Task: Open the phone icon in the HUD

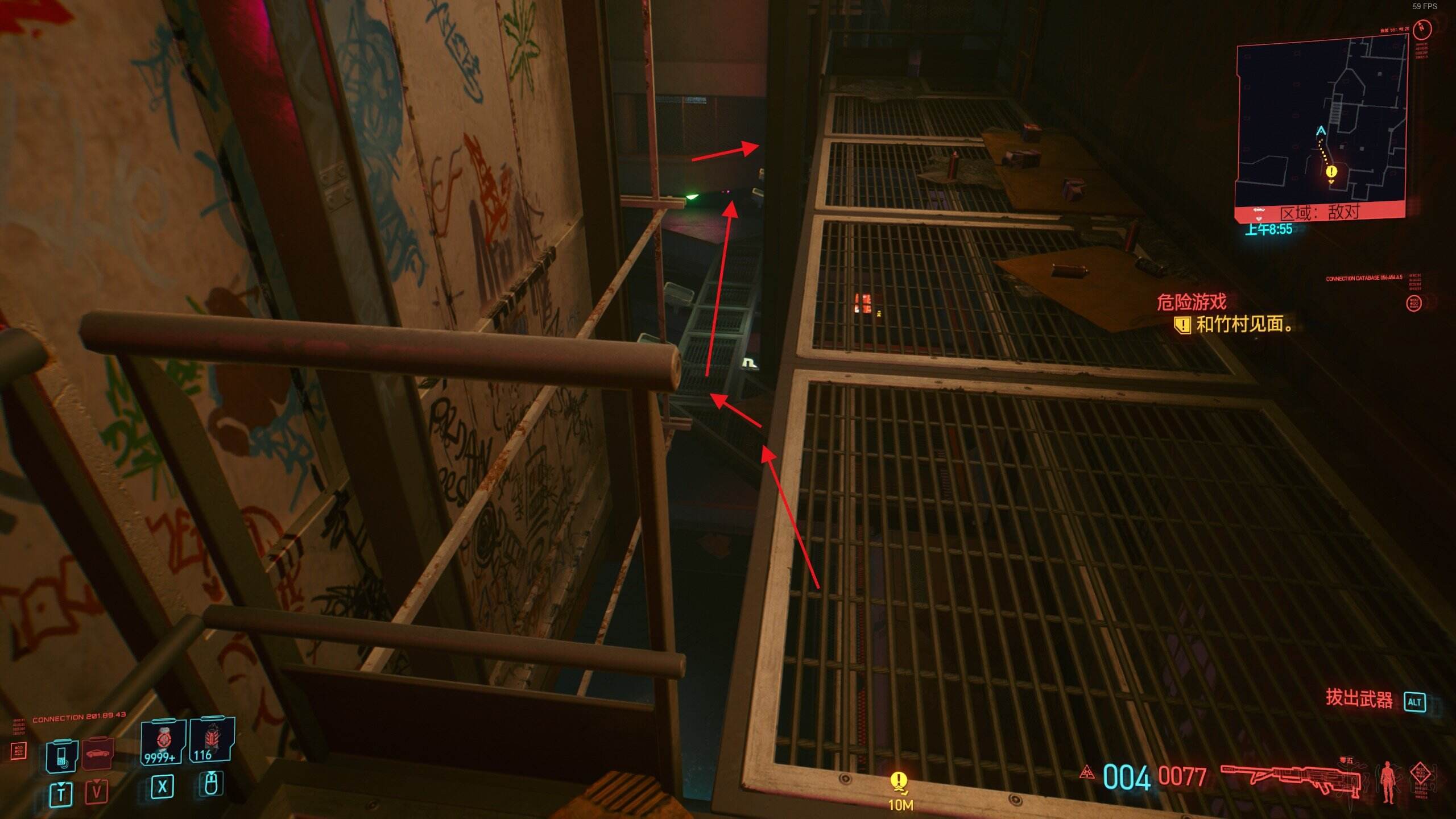Action: 61,756
